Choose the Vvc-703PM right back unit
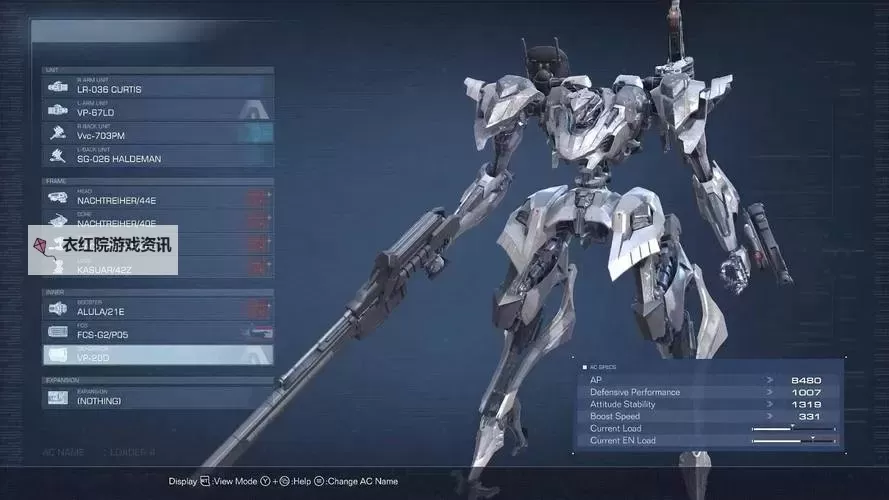 click(x=158, y=133)
